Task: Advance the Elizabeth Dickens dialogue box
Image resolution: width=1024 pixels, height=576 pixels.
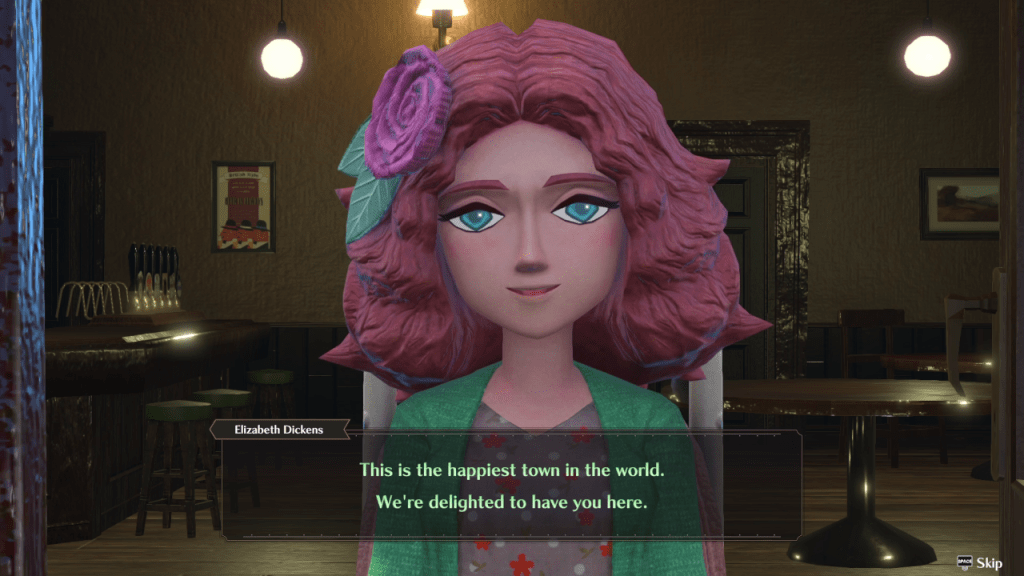Action: [511, 485]
